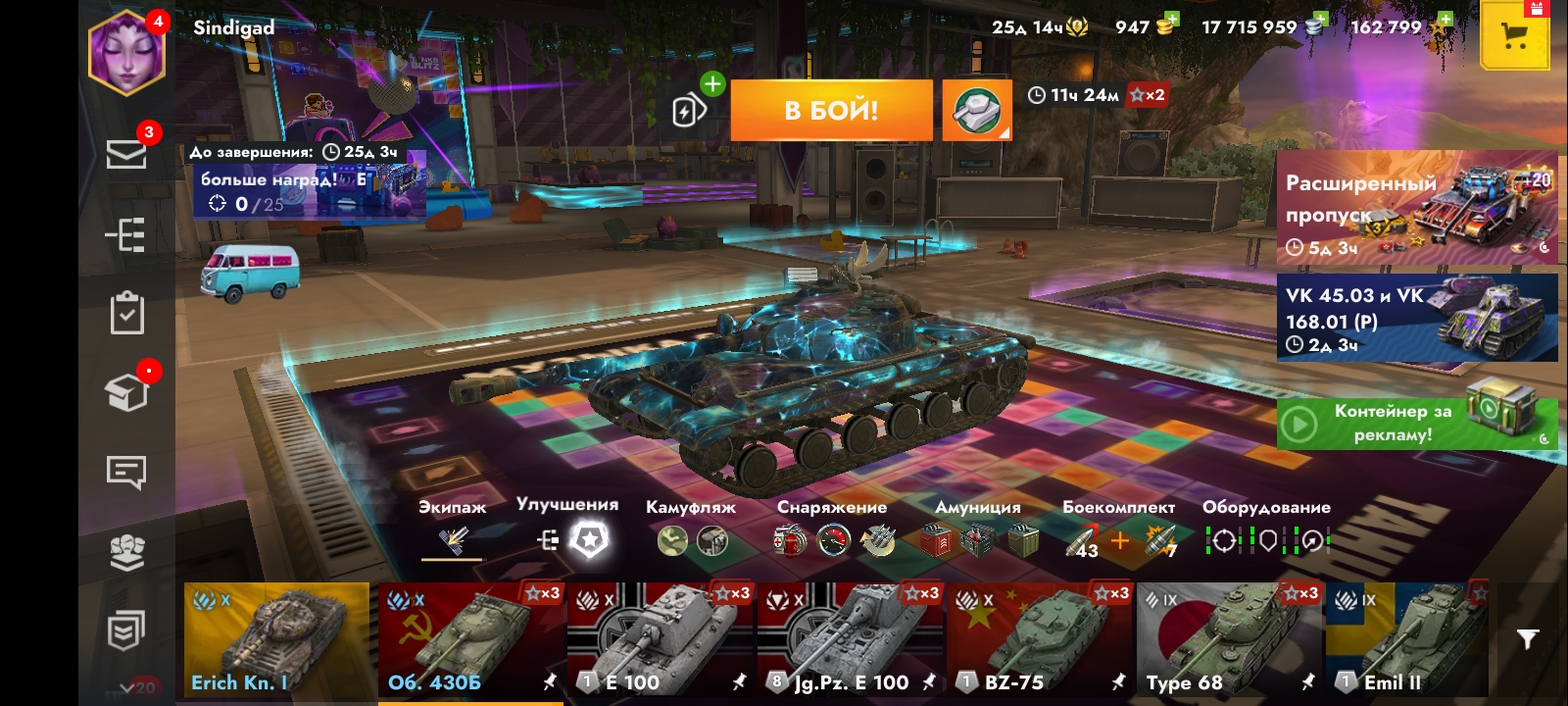This screenshot has width=1568, height=706.
Task: Open the shop via the cart icon
Action: tap(1514, 37)
